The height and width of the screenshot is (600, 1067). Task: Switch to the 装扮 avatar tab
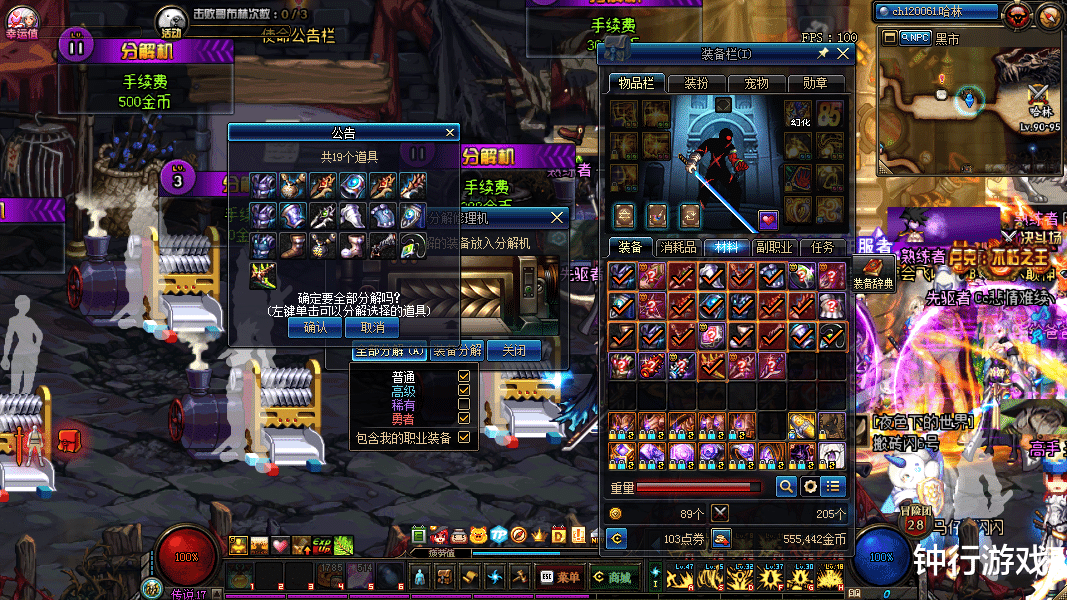pos(696,84)
